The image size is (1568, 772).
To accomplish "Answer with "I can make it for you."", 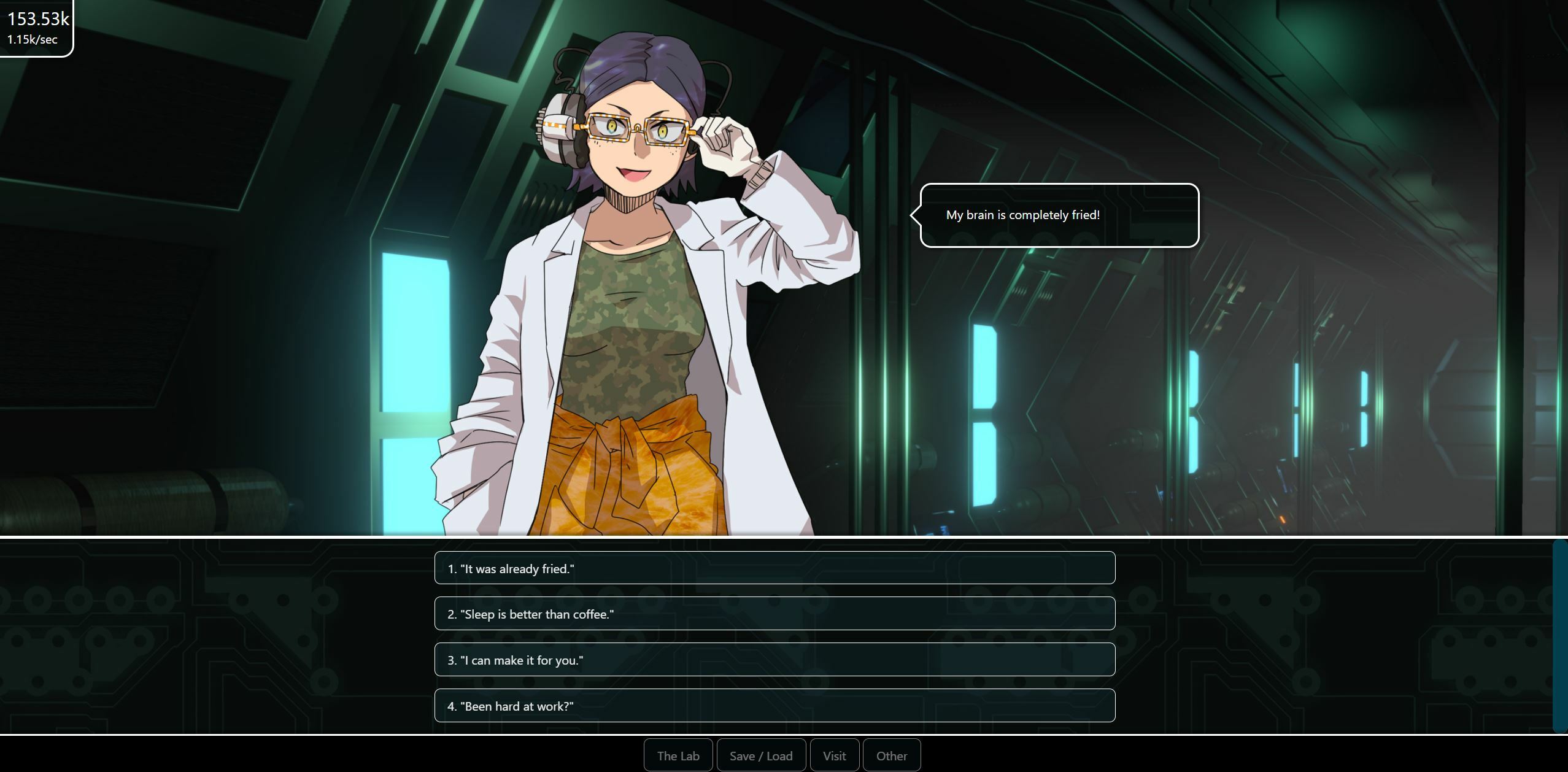I will (774, 660).
